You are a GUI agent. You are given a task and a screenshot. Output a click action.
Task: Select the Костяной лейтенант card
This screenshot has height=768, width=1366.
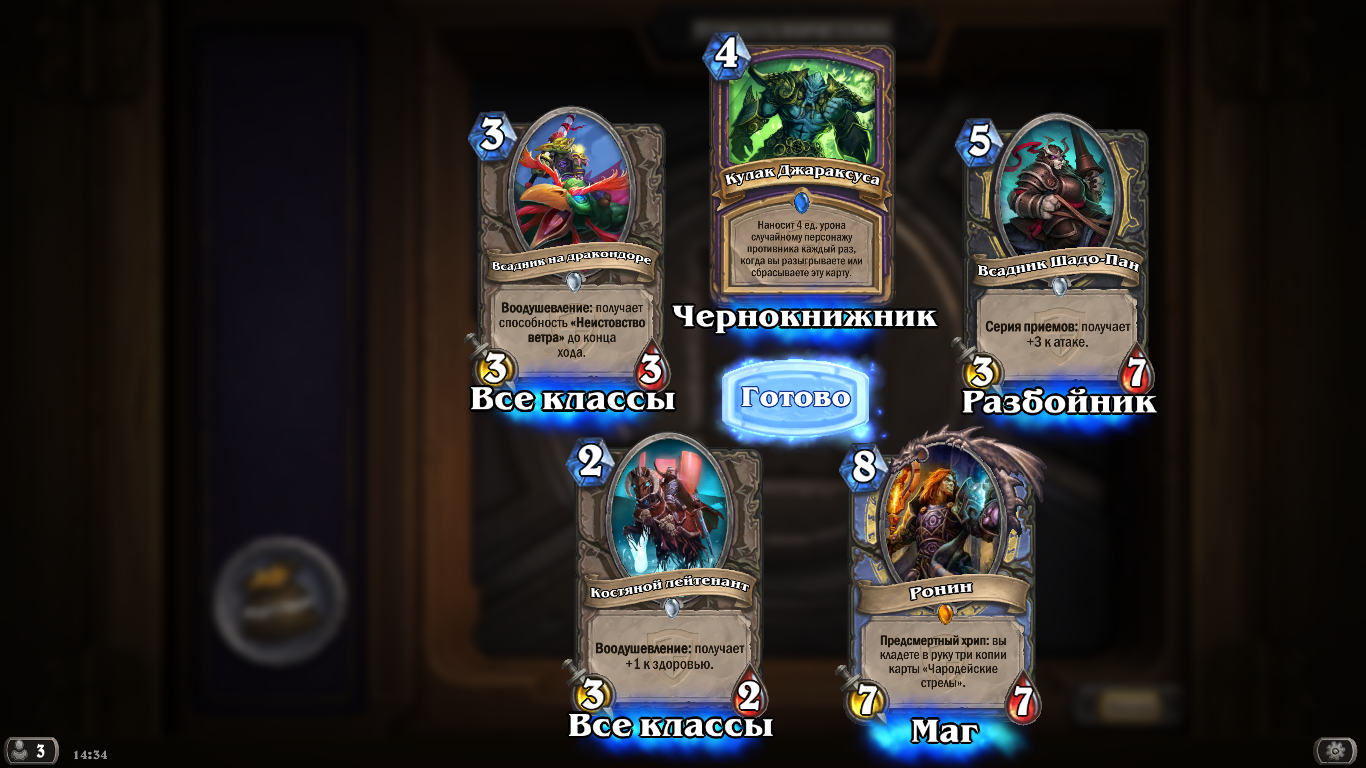[x=670, y=580]
